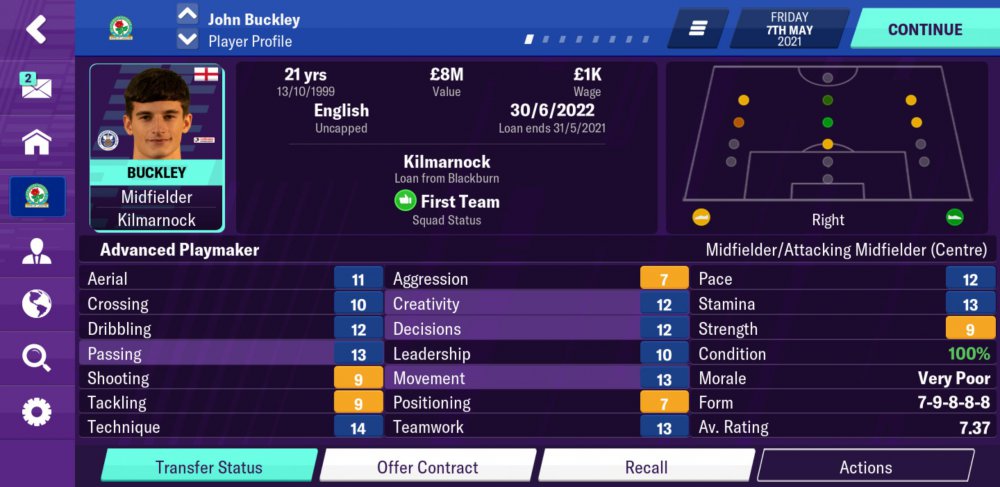The height and width of the screenshot is (487, 1000).
Task: Open the calendar date Friday 7th May
Action: click(x=789, y=29)
